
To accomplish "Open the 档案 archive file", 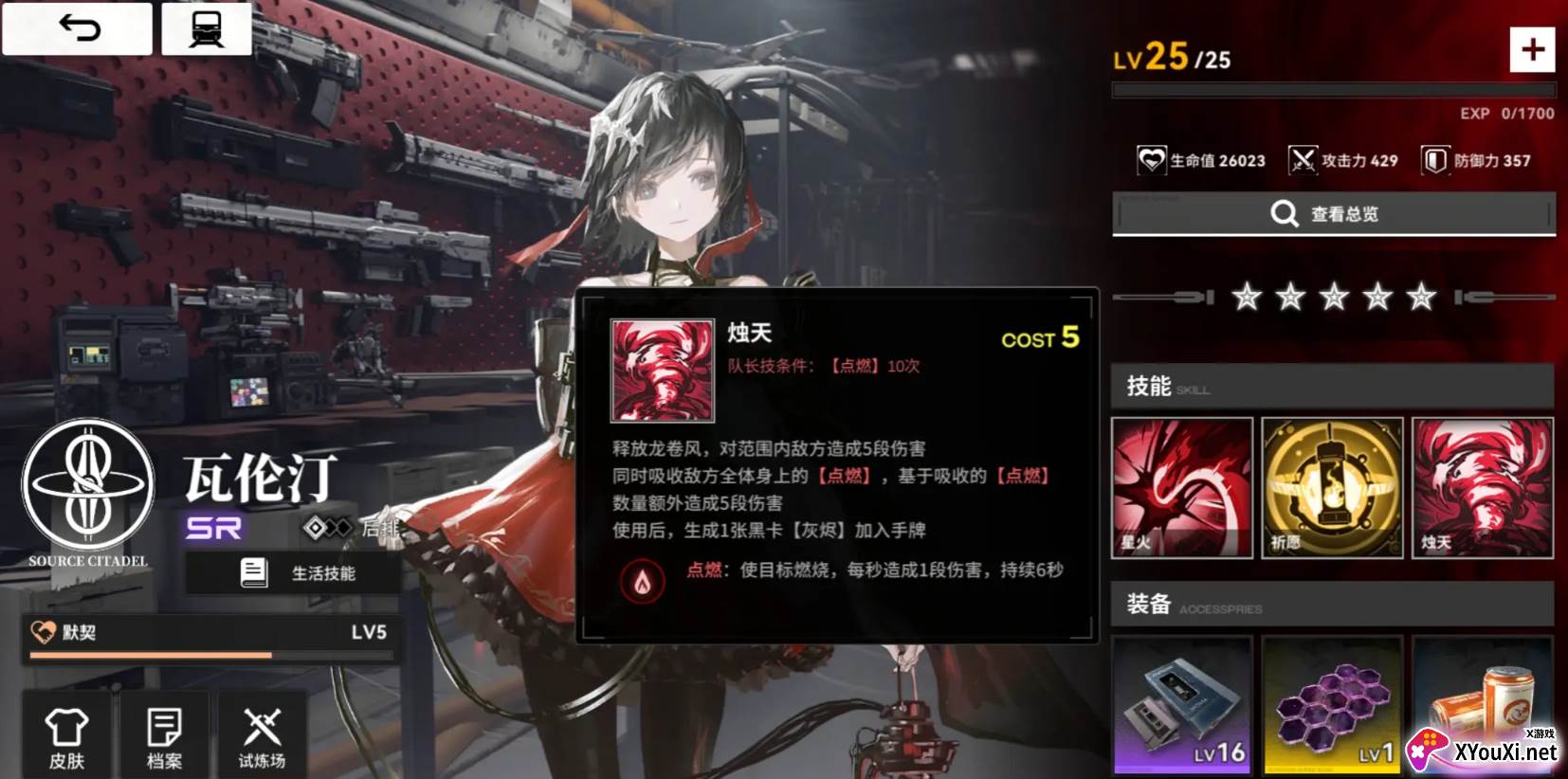I will pyautogui.click(x=165, y=737).
